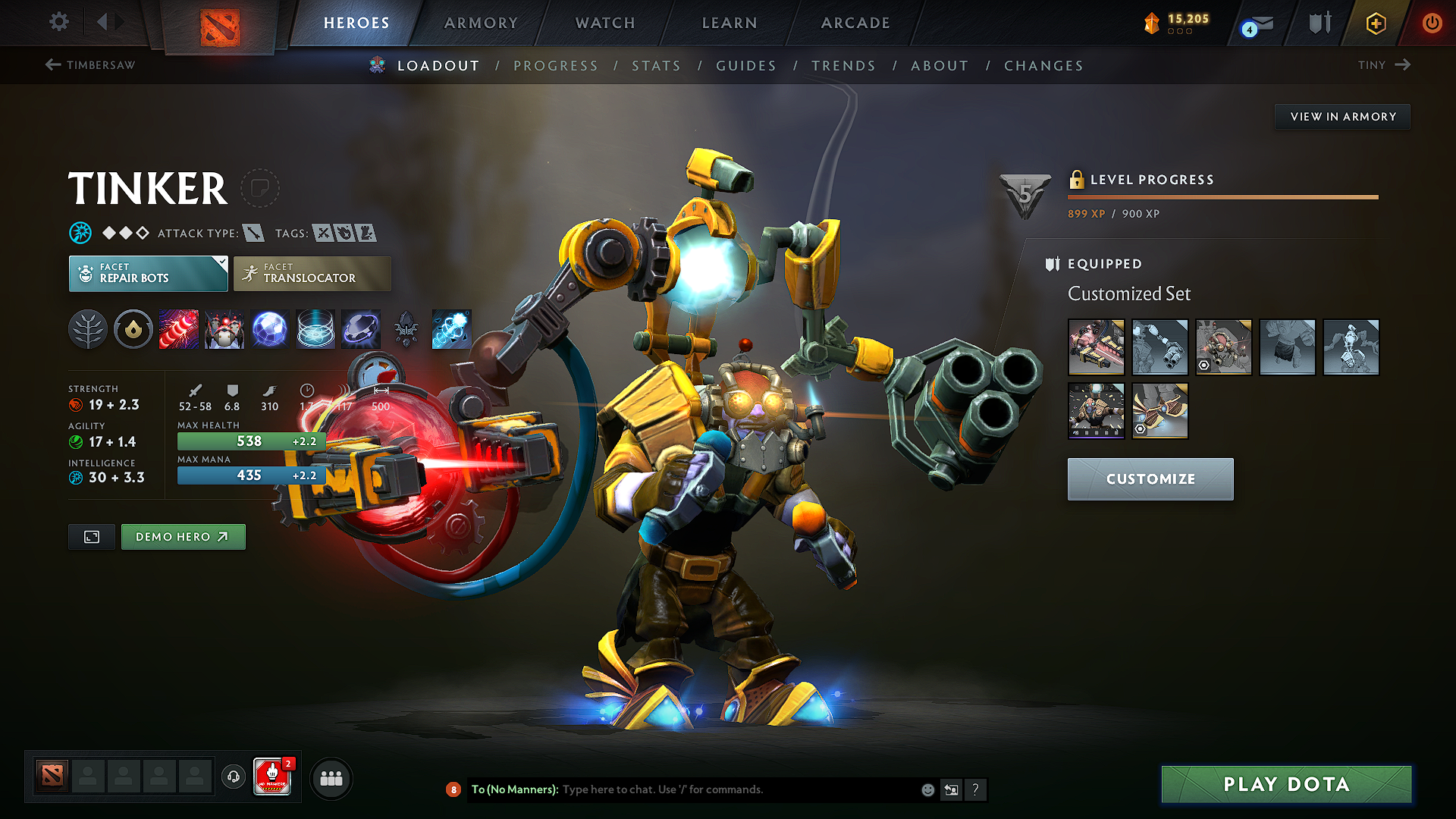Select the Heat-Seeking Missile ability icon
The width and height of the screenshot is (1456, 819).
click(224, 328)
